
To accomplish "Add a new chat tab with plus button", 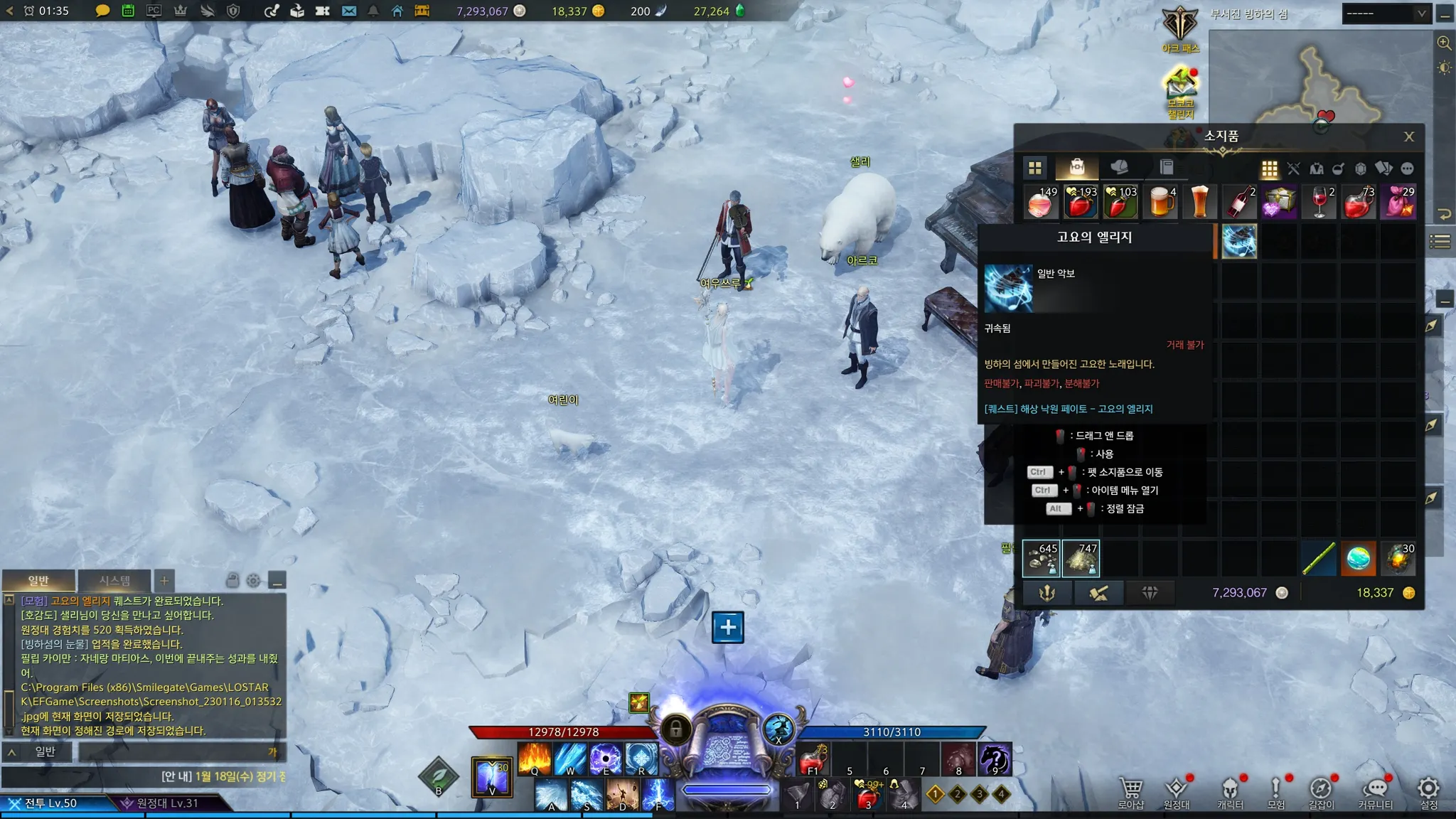I will pyautogui.click(x=164, y=581).
